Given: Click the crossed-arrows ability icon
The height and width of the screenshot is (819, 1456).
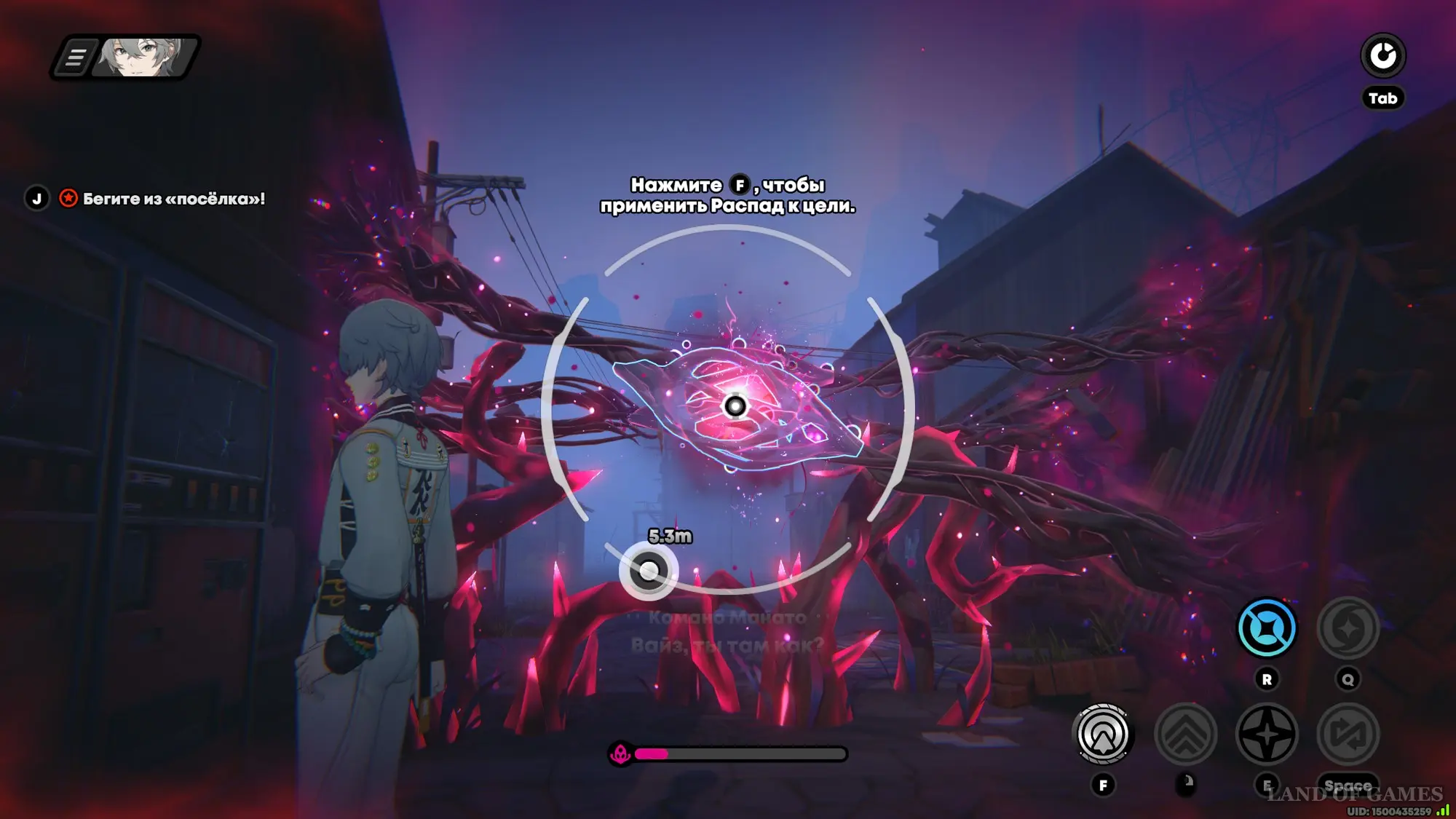Looking at the screenshot, I should point(1348,735).
